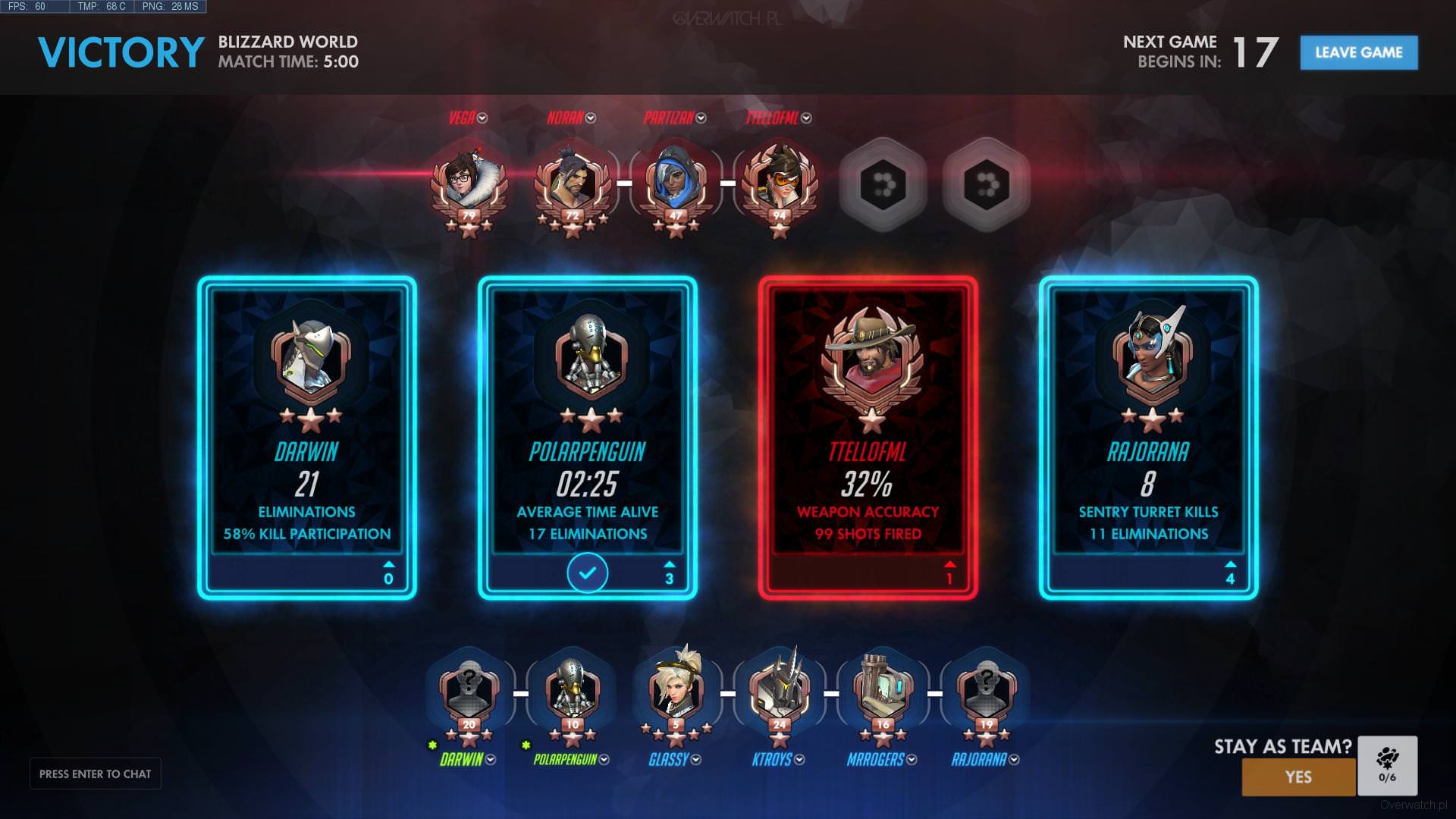Leave the game with the Leave Game button

pos(1358,52)
